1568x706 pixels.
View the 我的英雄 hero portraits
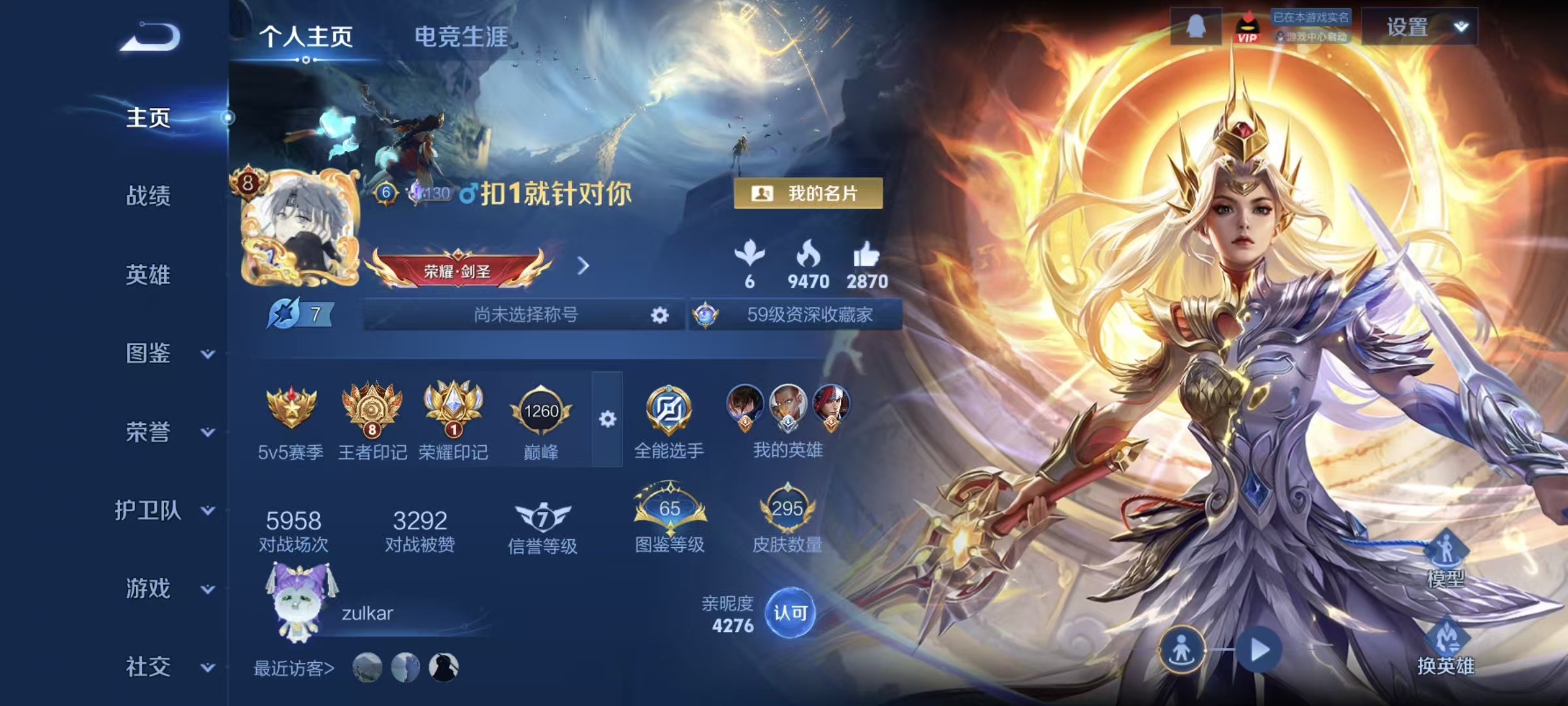(787, 418)
